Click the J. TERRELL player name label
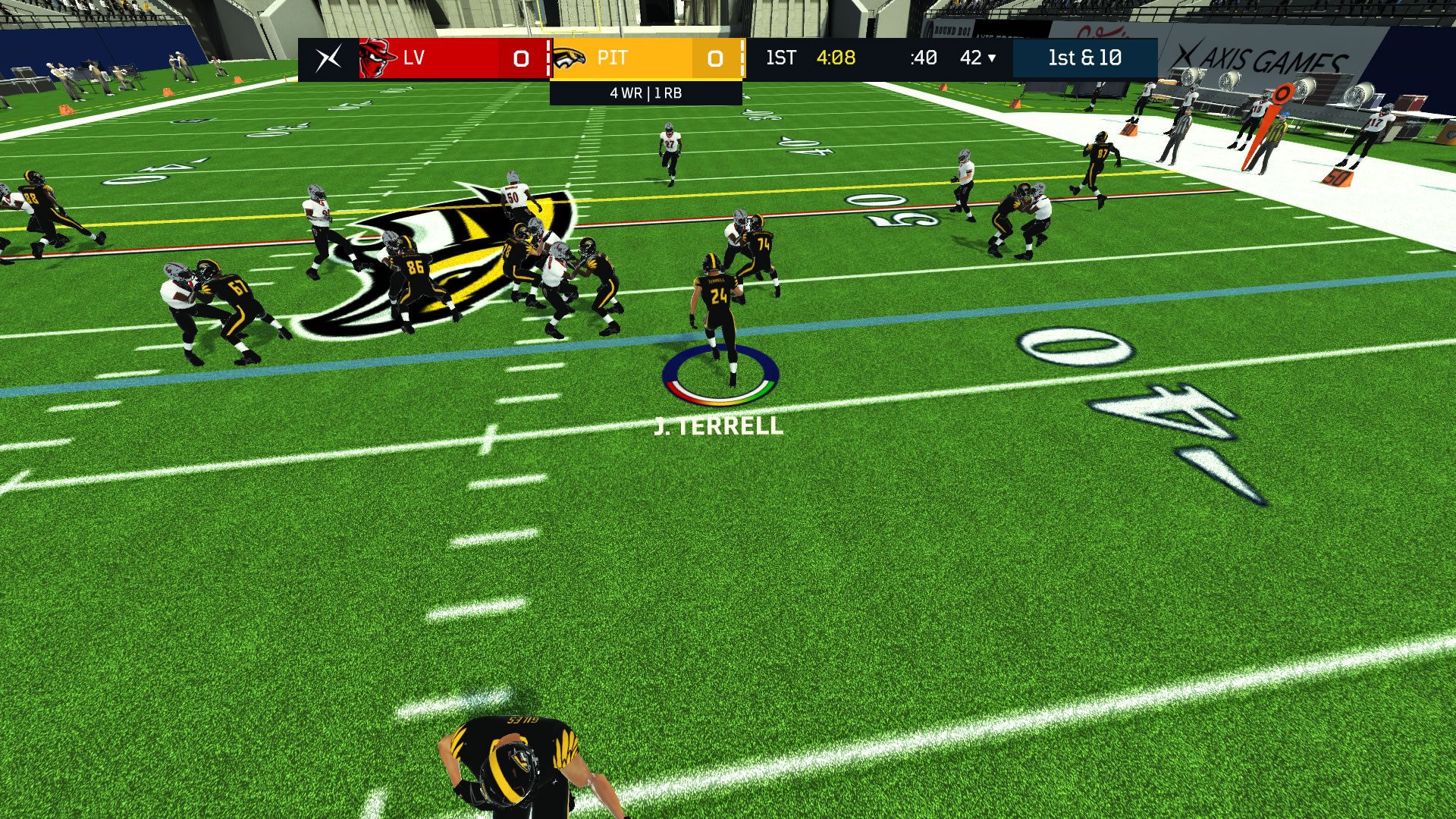 (719, 427)
